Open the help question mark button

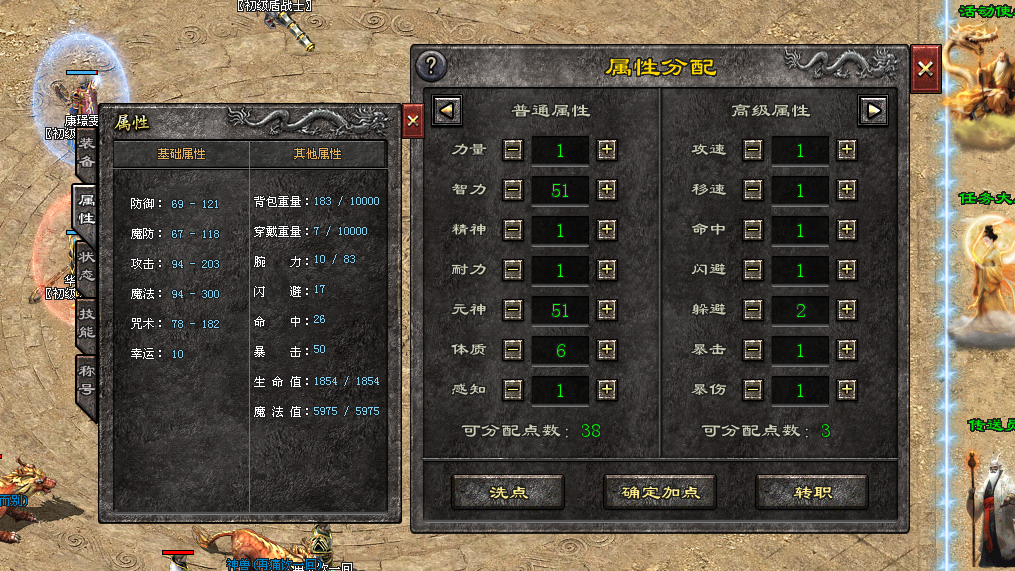431,66
